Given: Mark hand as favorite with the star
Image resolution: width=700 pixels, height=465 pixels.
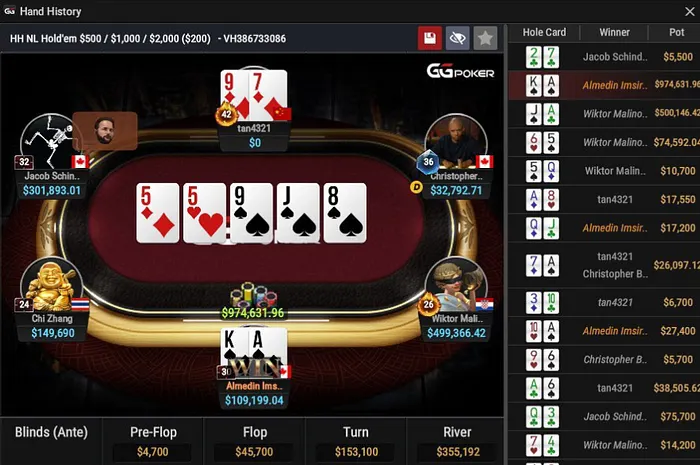Looking at the screenshot, I should [x=485, y=38].
